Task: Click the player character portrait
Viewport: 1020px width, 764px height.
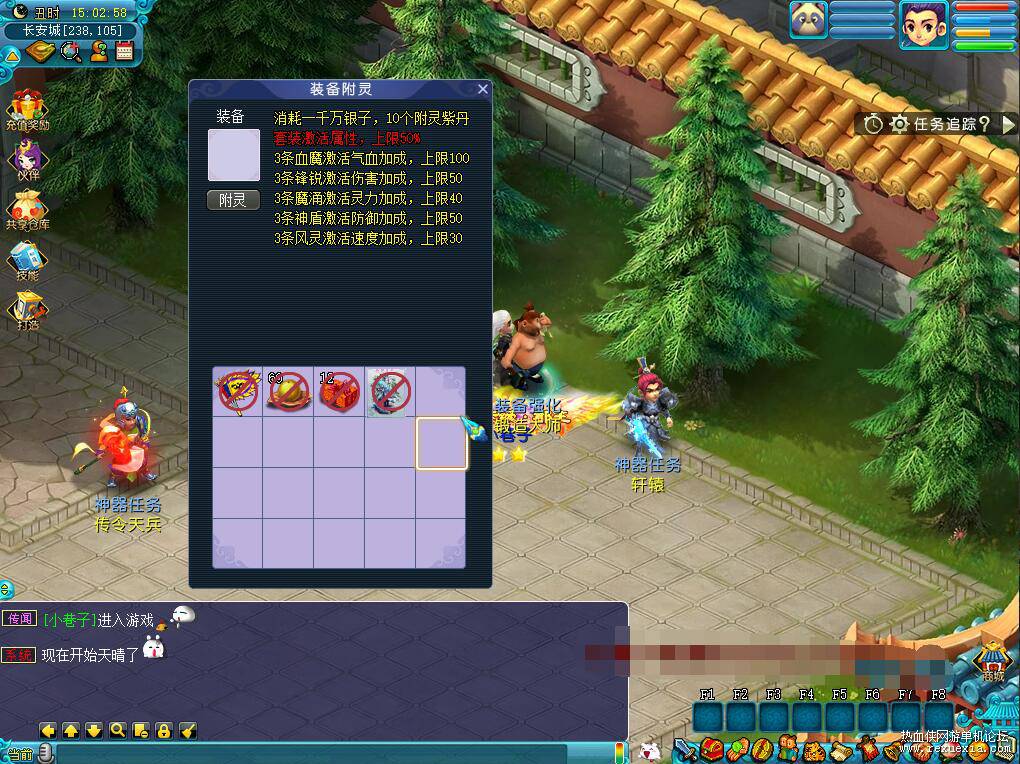Action: (x=923, y=24)
